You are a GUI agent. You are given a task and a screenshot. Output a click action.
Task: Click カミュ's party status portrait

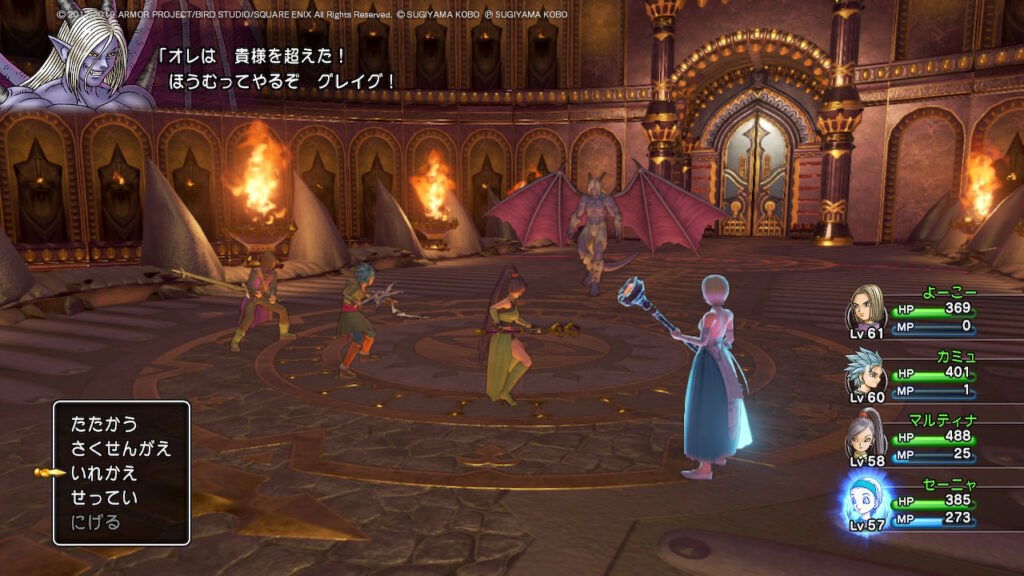point(865,371)
